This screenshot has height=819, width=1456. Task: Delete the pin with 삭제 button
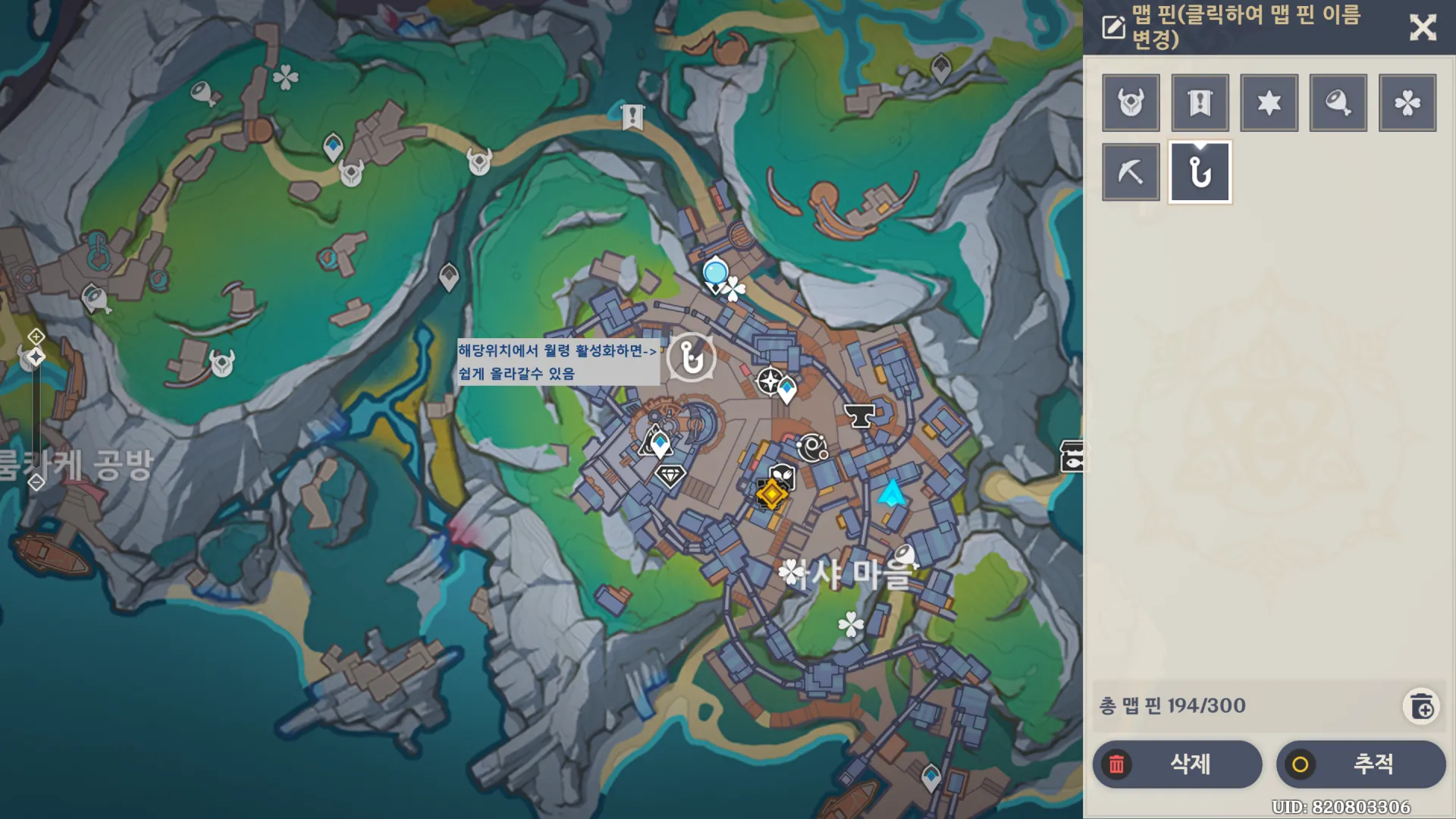tap(1177, 764)
